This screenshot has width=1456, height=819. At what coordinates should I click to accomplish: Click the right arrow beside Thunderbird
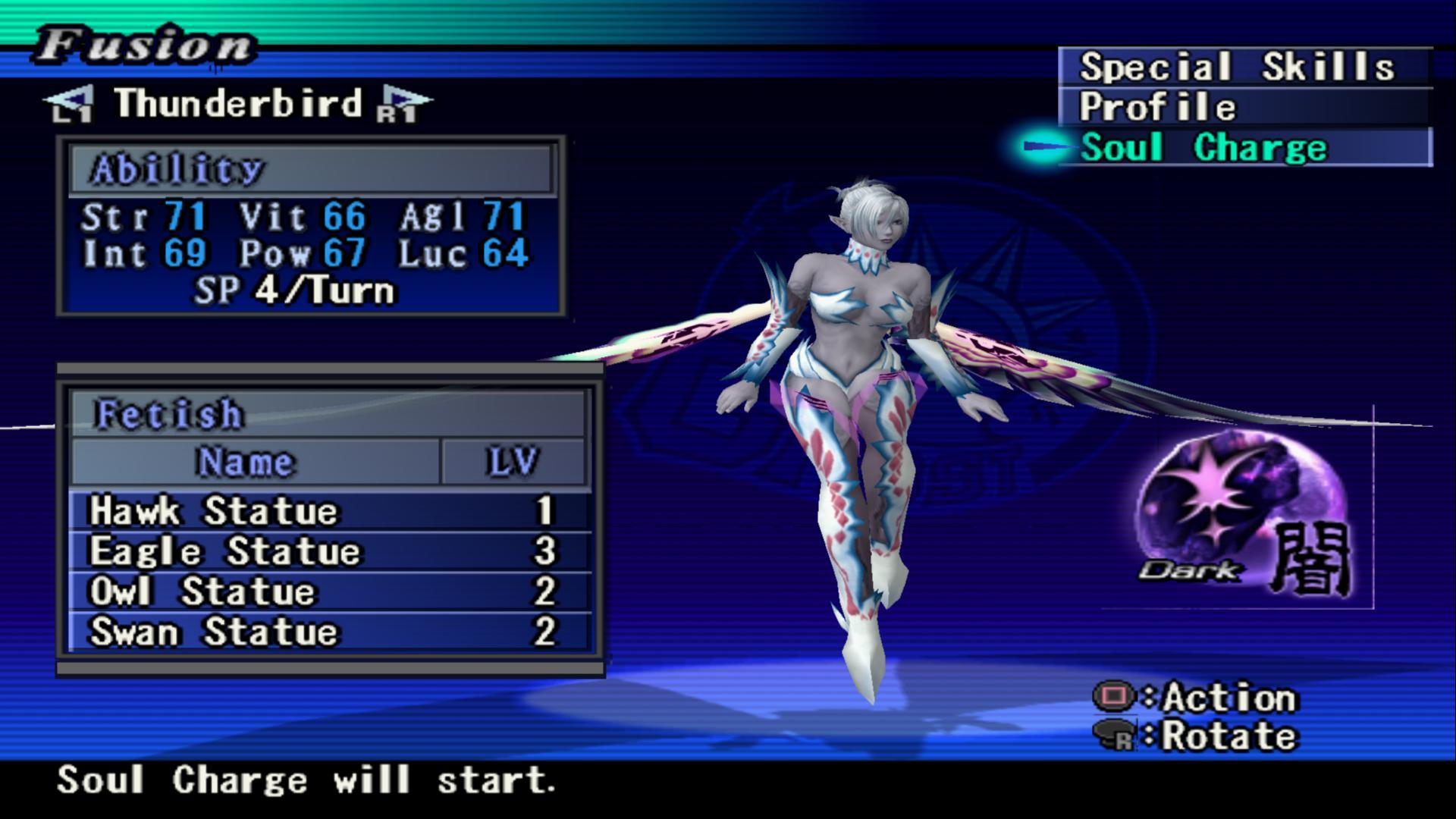pyautogui.click(x=403, y=105)
